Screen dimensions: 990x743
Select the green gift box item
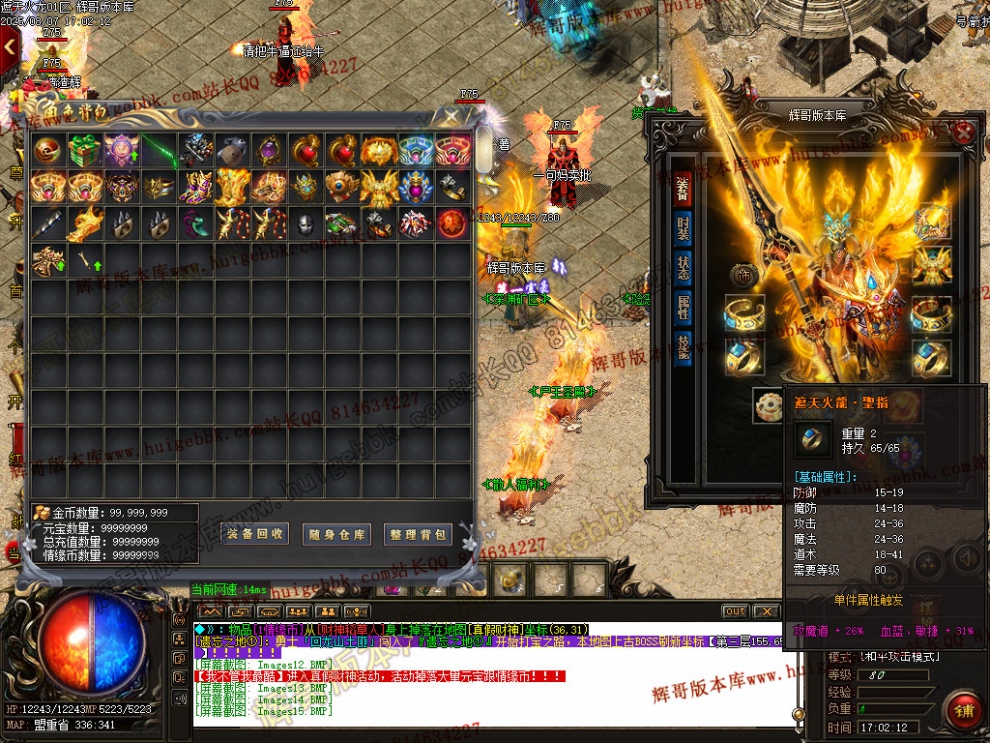point(84,151)
